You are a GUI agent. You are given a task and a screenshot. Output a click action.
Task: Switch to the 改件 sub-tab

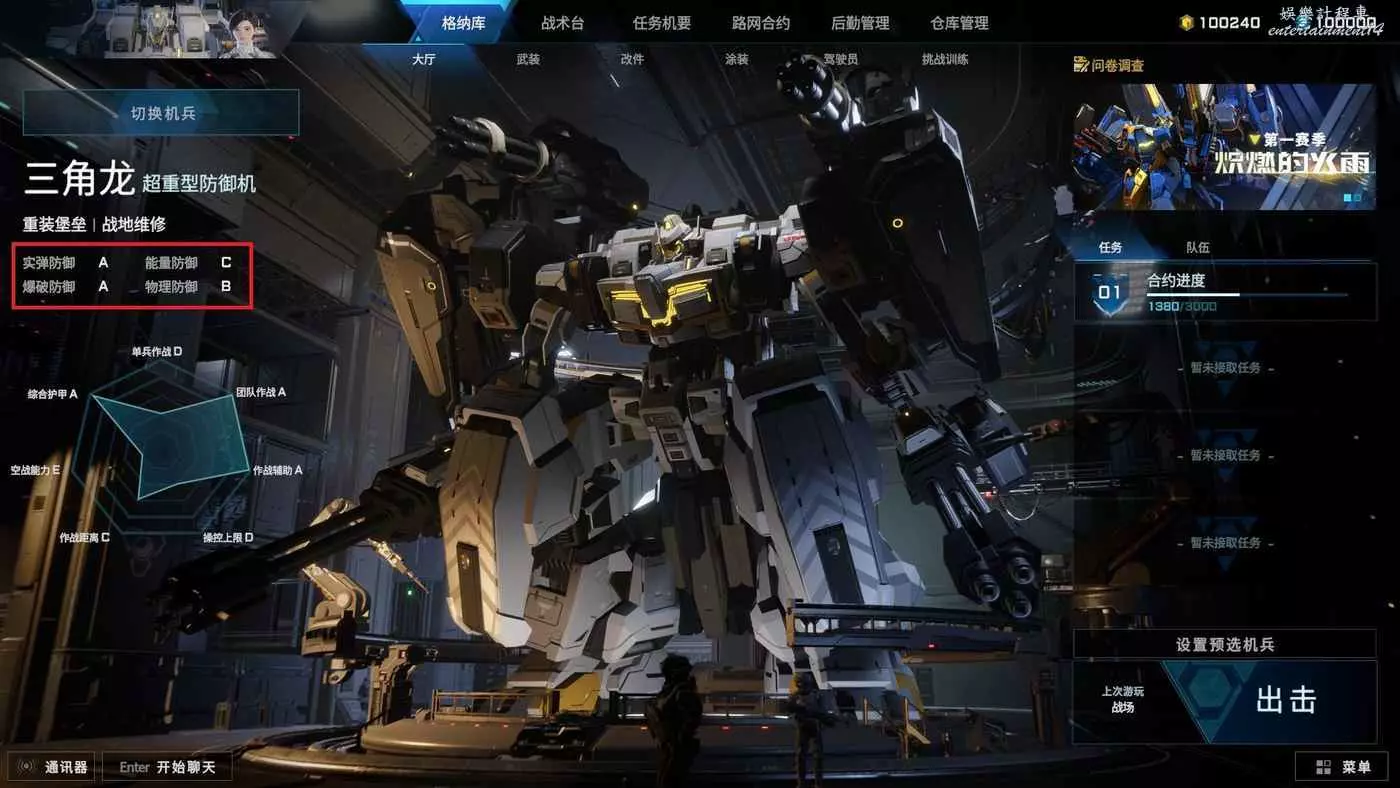click(632, 60)
